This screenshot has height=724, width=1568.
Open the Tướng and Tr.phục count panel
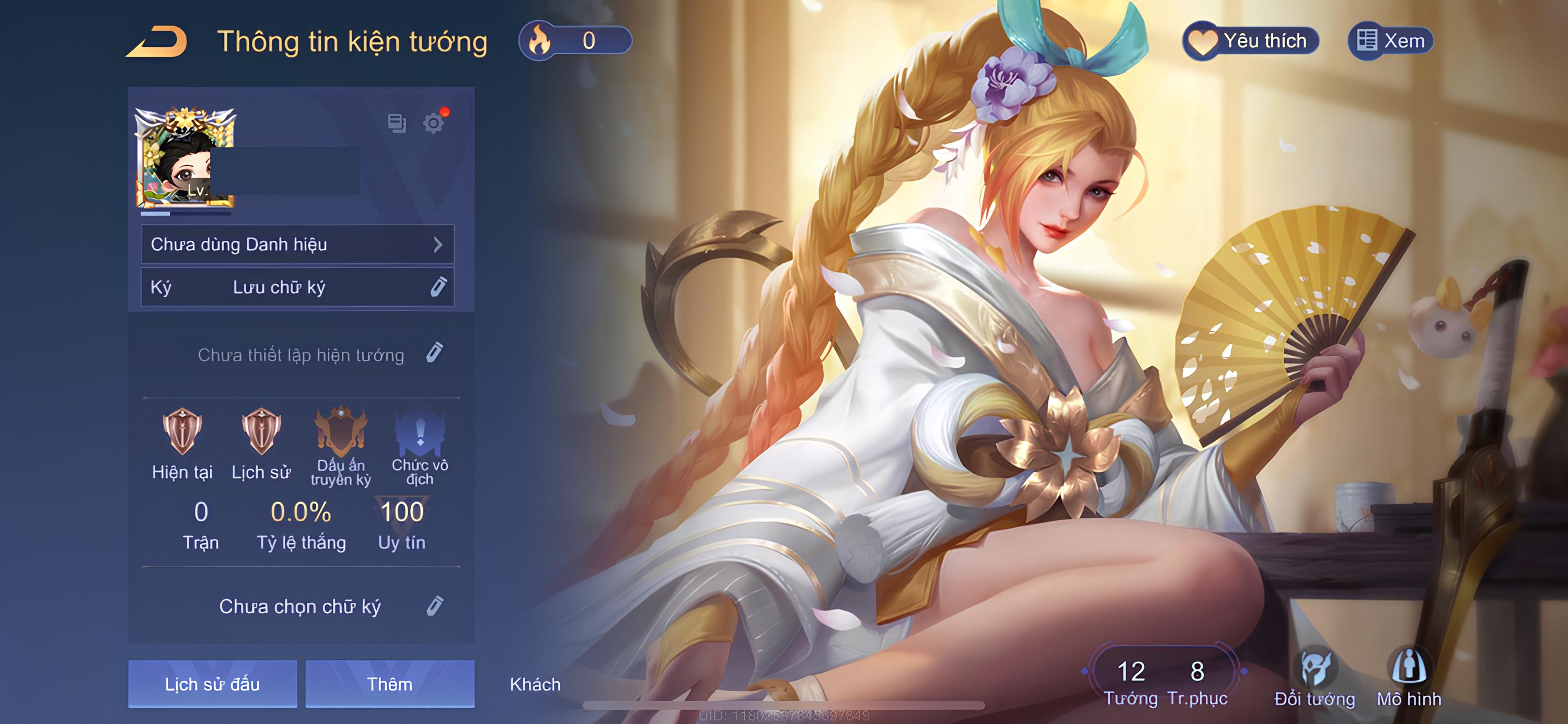point(1165,681)
